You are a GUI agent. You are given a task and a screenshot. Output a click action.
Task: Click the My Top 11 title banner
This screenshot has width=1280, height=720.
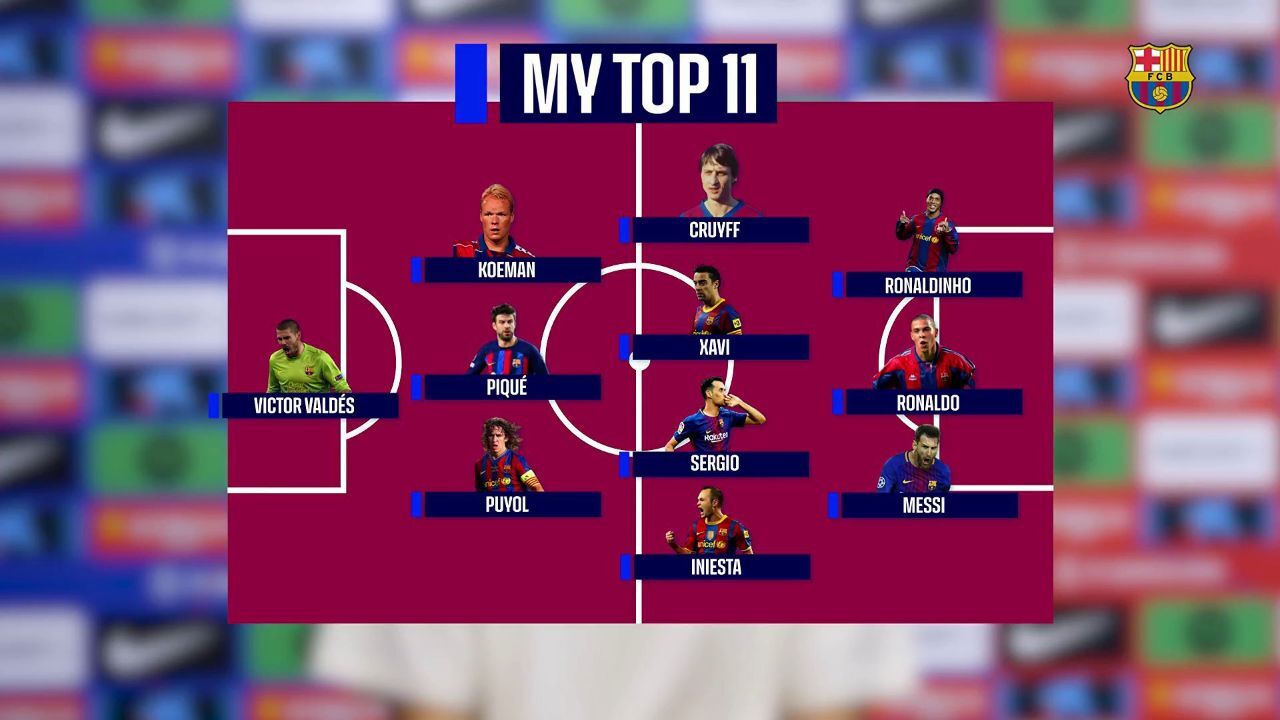pyautogui.click(x=638, y=83)
